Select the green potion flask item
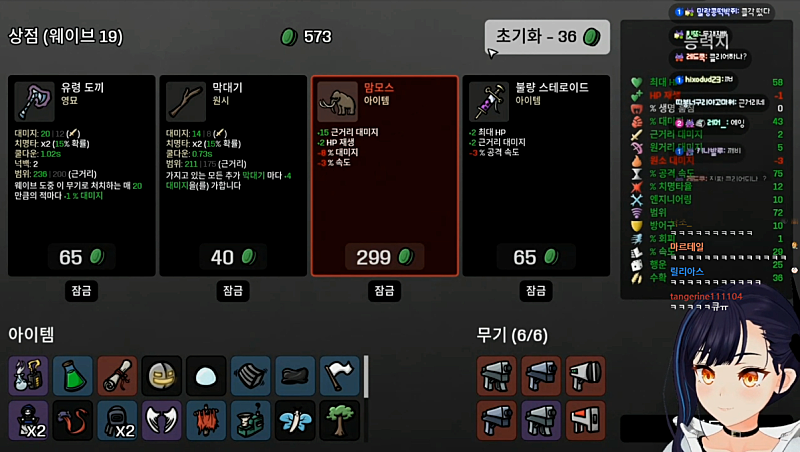Image resolution: width=800 pixels, height=452 pixels. coord(72,375)
